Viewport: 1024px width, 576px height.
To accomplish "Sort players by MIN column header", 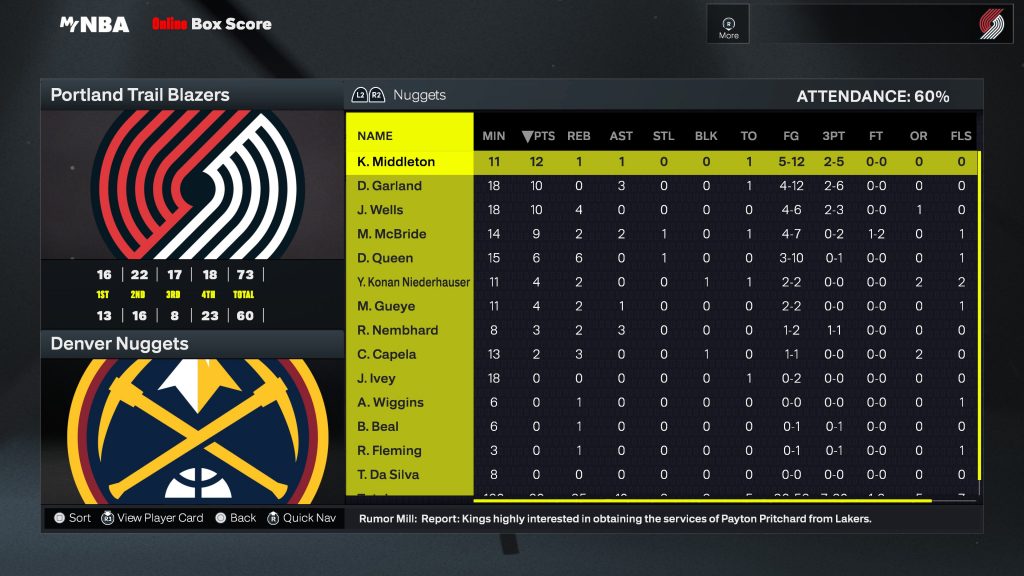I will 494,136.
